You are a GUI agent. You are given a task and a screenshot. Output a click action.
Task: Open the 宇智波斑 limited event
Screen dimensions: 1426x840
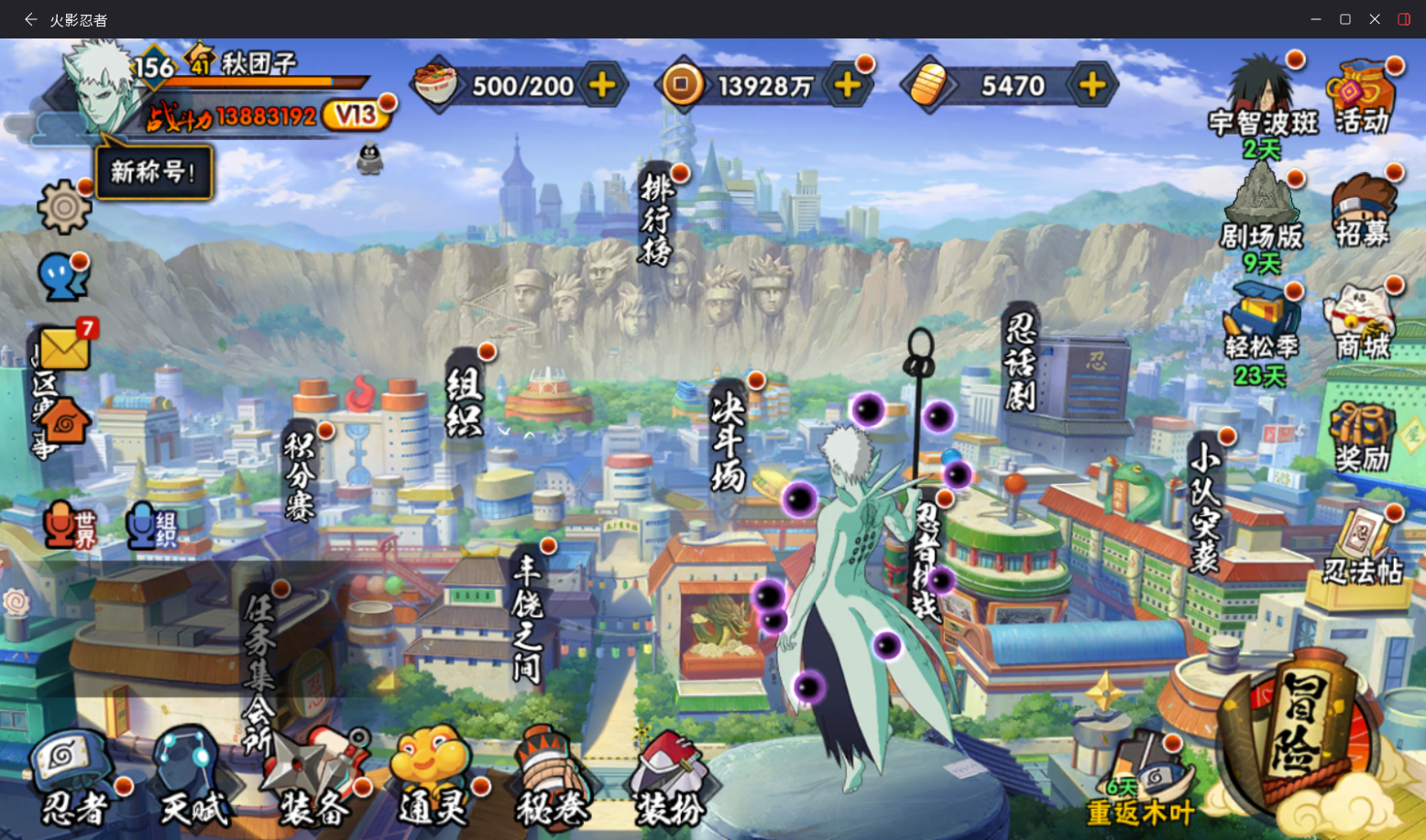pos(1263,103)
